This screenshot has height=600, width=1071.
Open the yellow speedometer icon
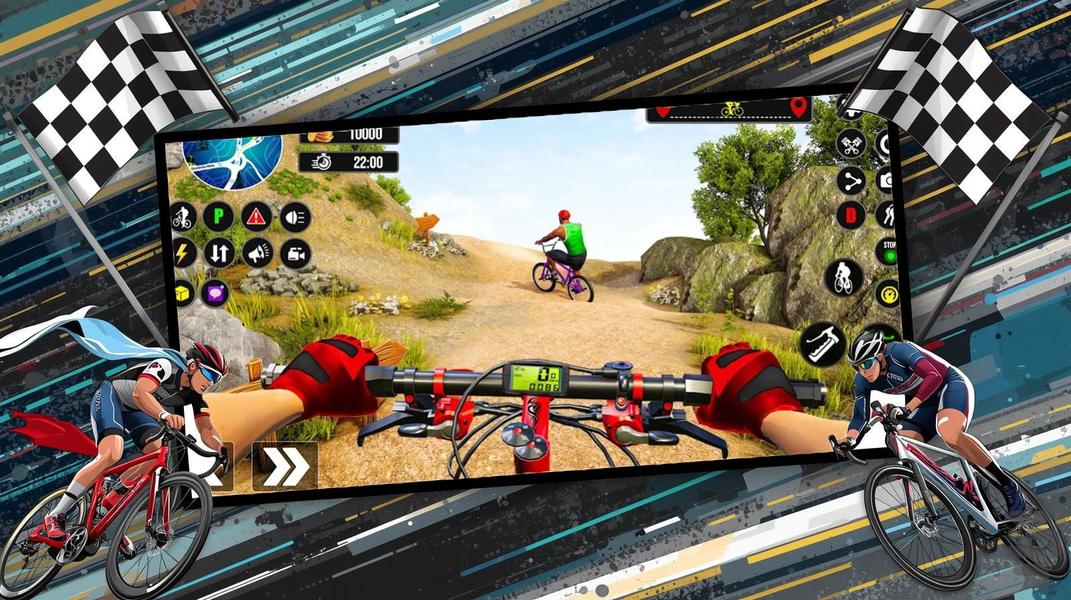(x=887, y=293)
